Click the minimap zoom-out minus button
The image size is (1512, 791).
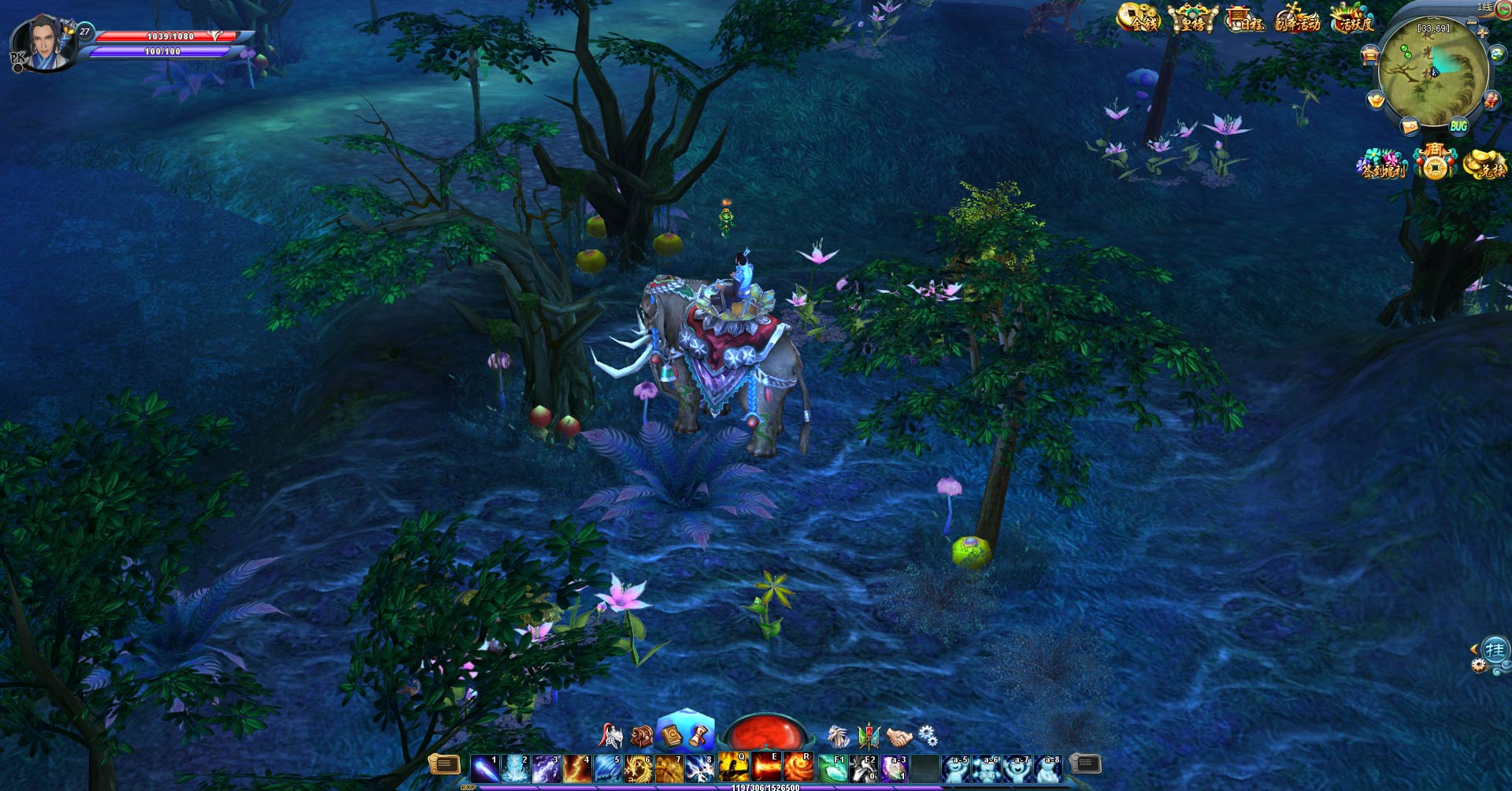point(1472,22)
